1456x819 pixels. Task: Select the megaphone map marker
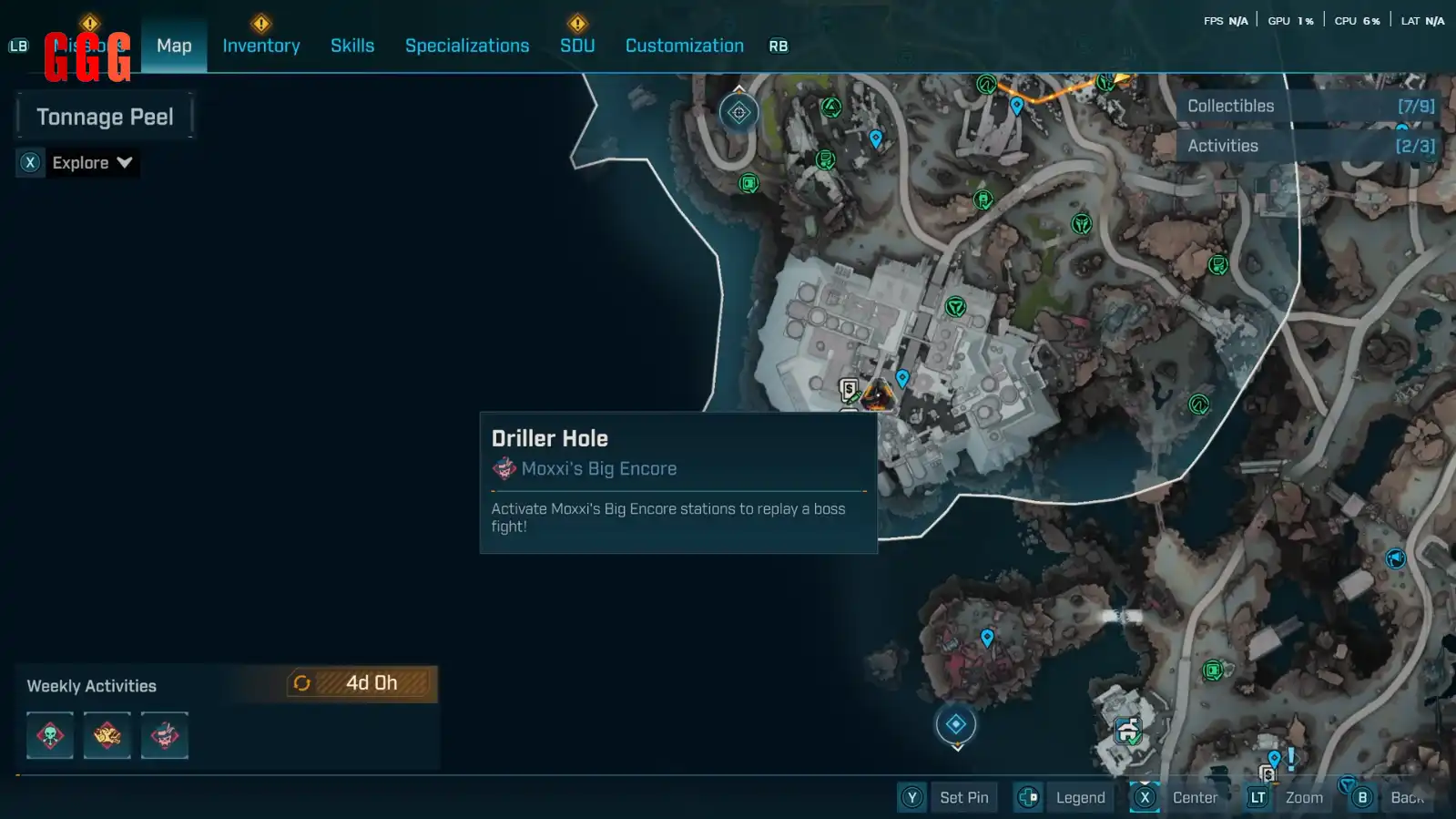point(1396,558)
